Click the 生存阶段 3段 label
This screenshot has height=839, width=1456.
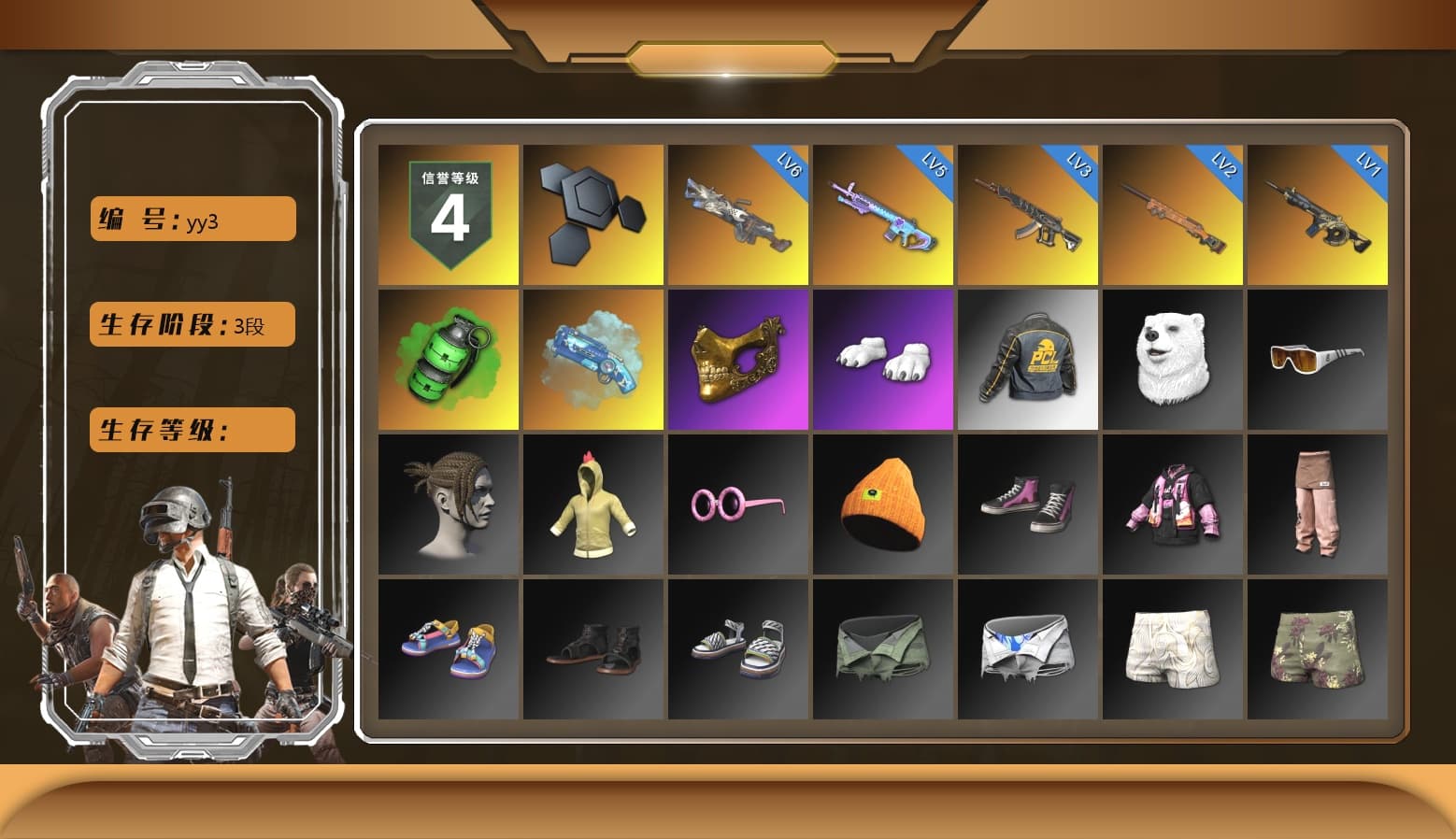coord(192,324)
